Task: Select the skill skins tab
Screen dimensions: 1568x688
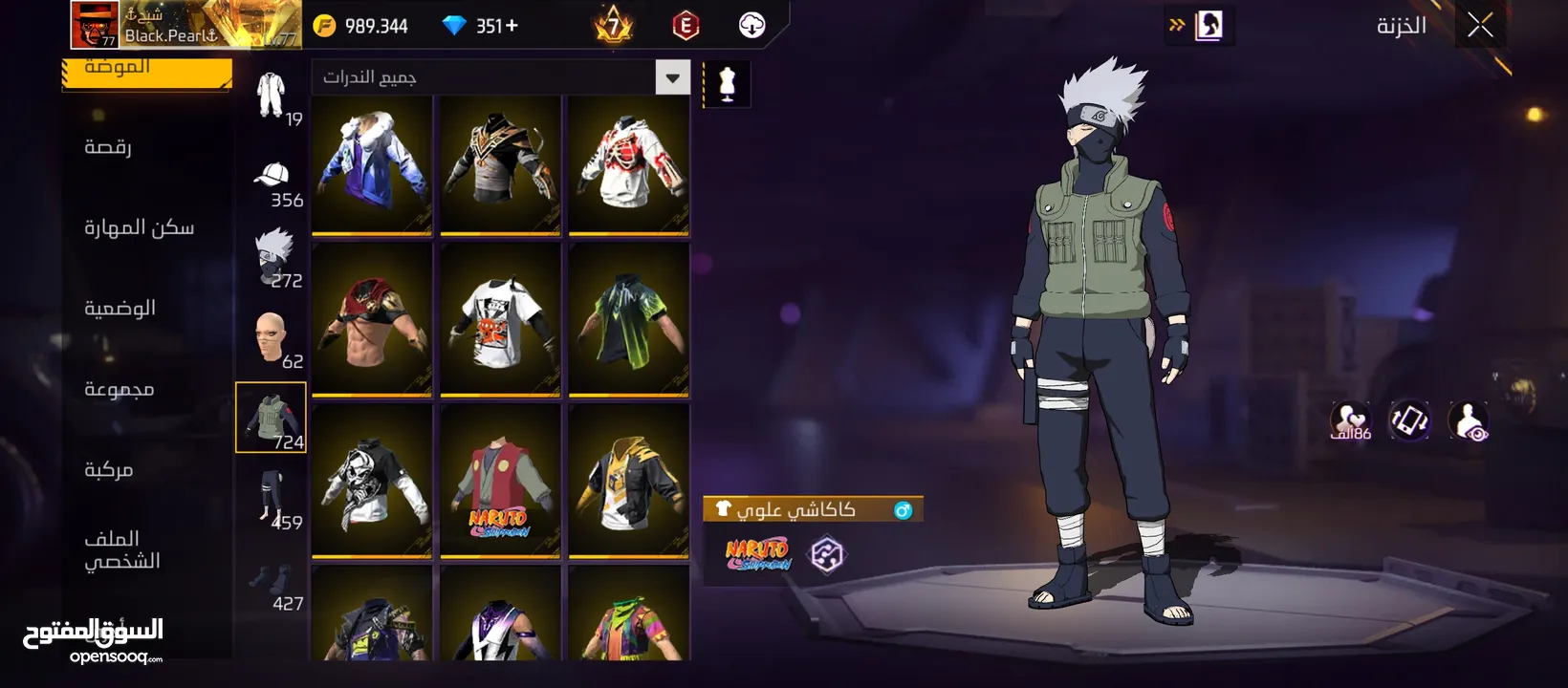Action: click(139, 227)
